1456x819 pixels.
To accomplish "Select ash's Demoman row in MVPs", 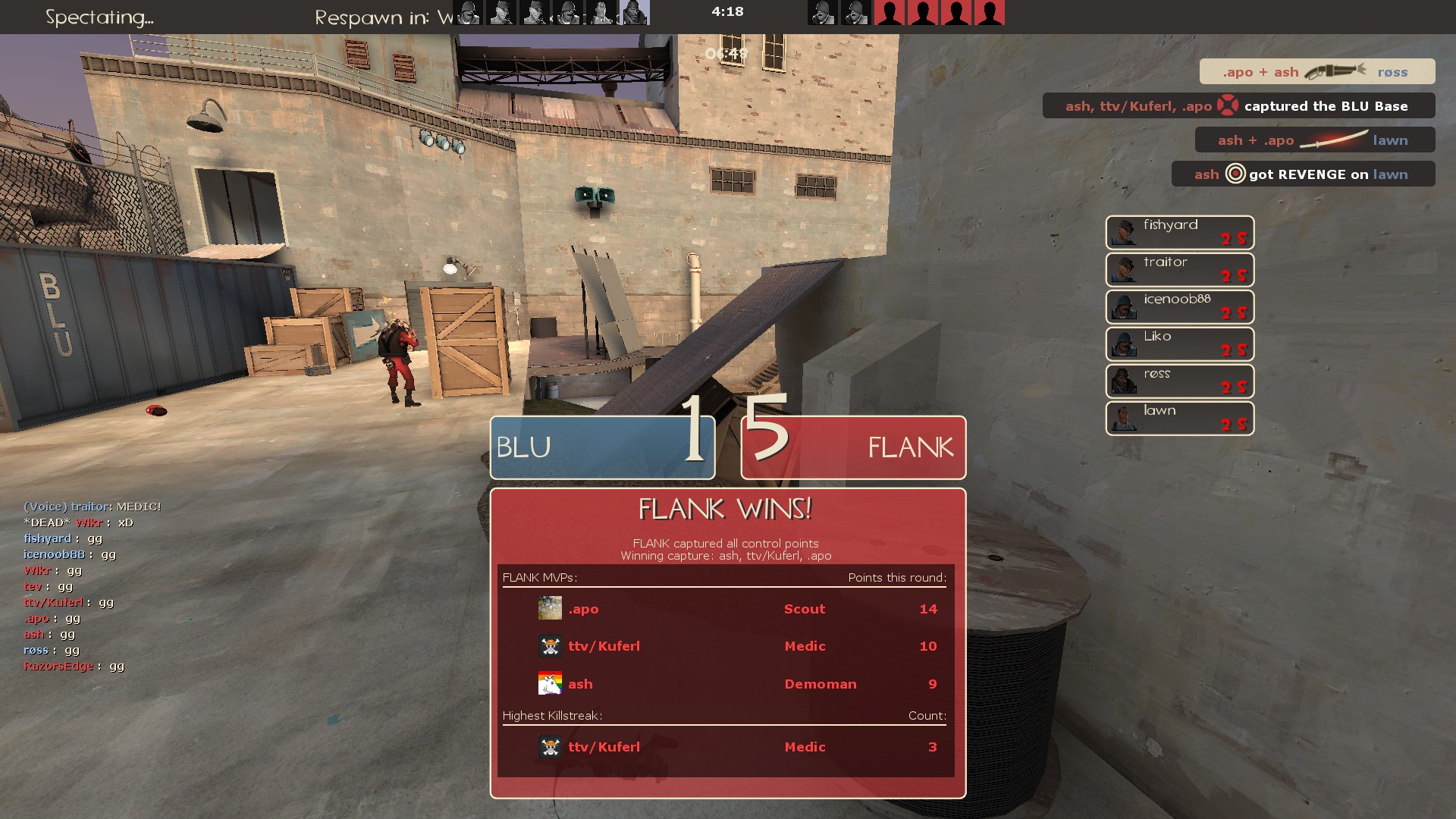I will (x=725, y=684).
